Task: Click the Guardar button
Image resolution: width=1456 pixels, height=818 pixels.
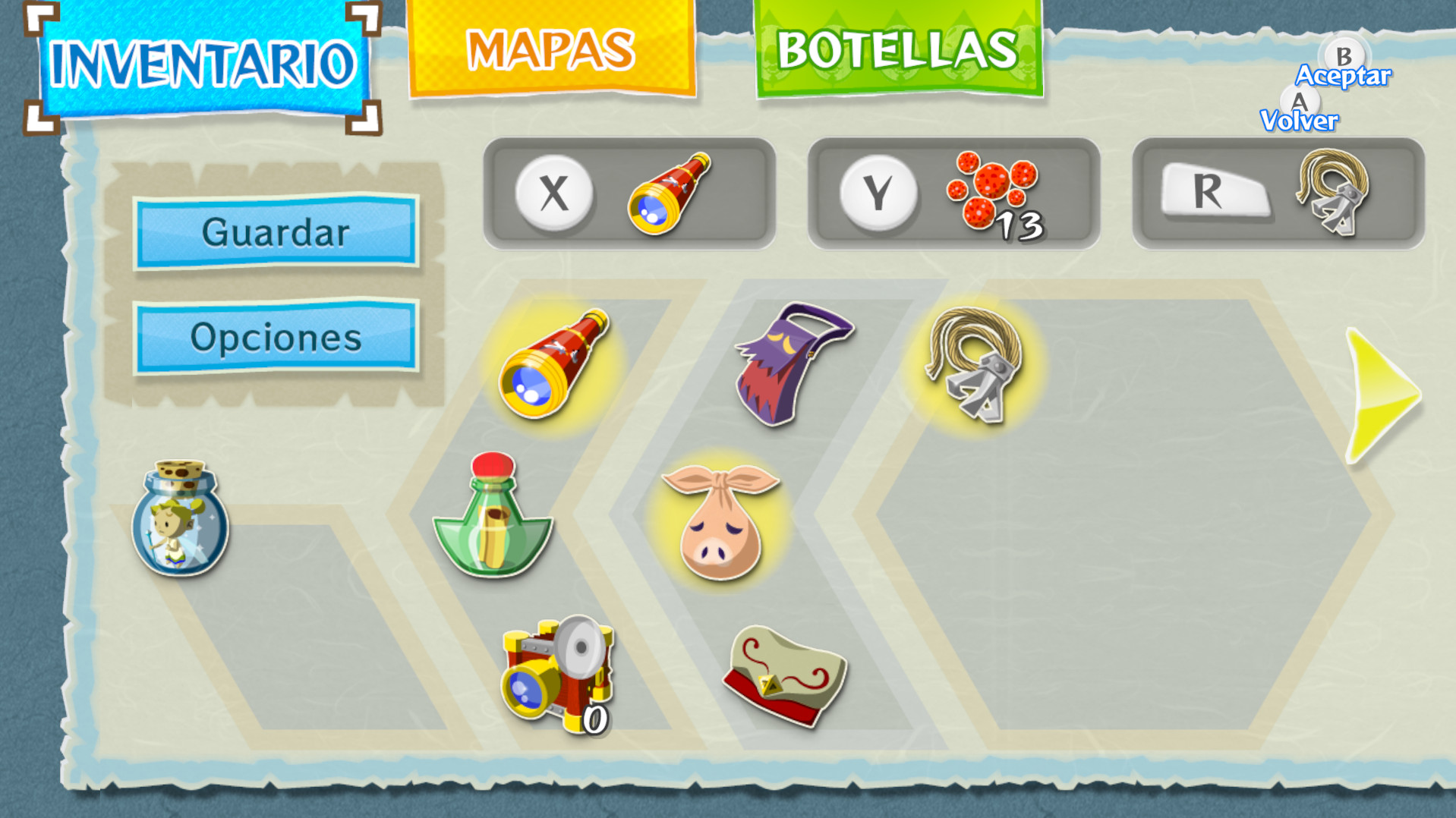Action: coord(276,233)
